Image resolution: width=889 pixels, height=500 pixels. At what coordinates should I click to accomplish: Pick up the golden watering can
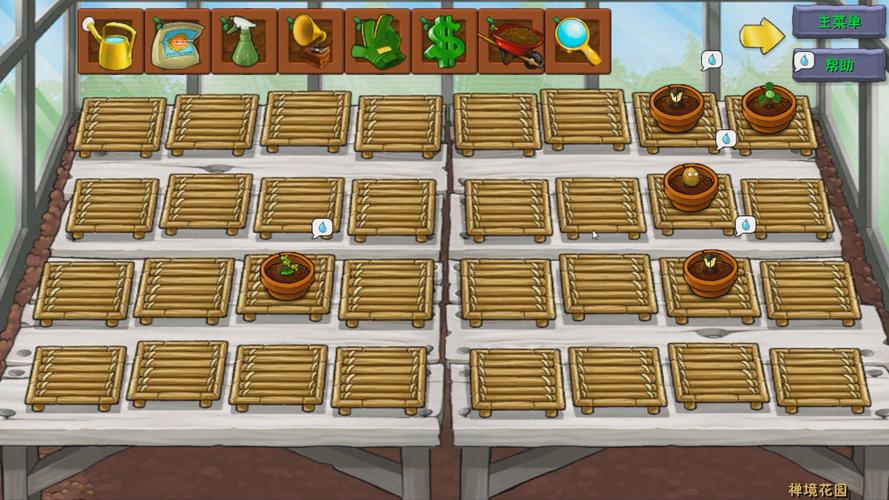coord(111,43)
